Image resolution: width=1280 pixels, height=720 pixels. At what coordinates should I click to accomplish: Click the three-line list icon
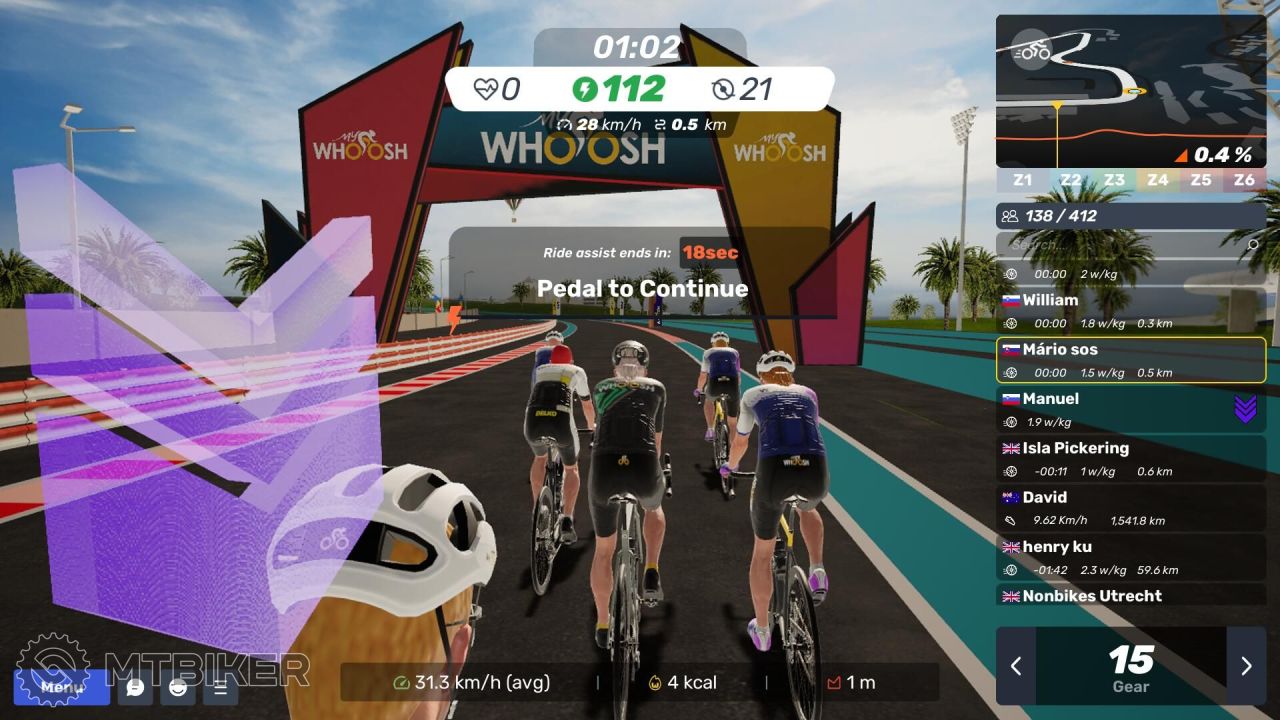[x=221, y=687]
